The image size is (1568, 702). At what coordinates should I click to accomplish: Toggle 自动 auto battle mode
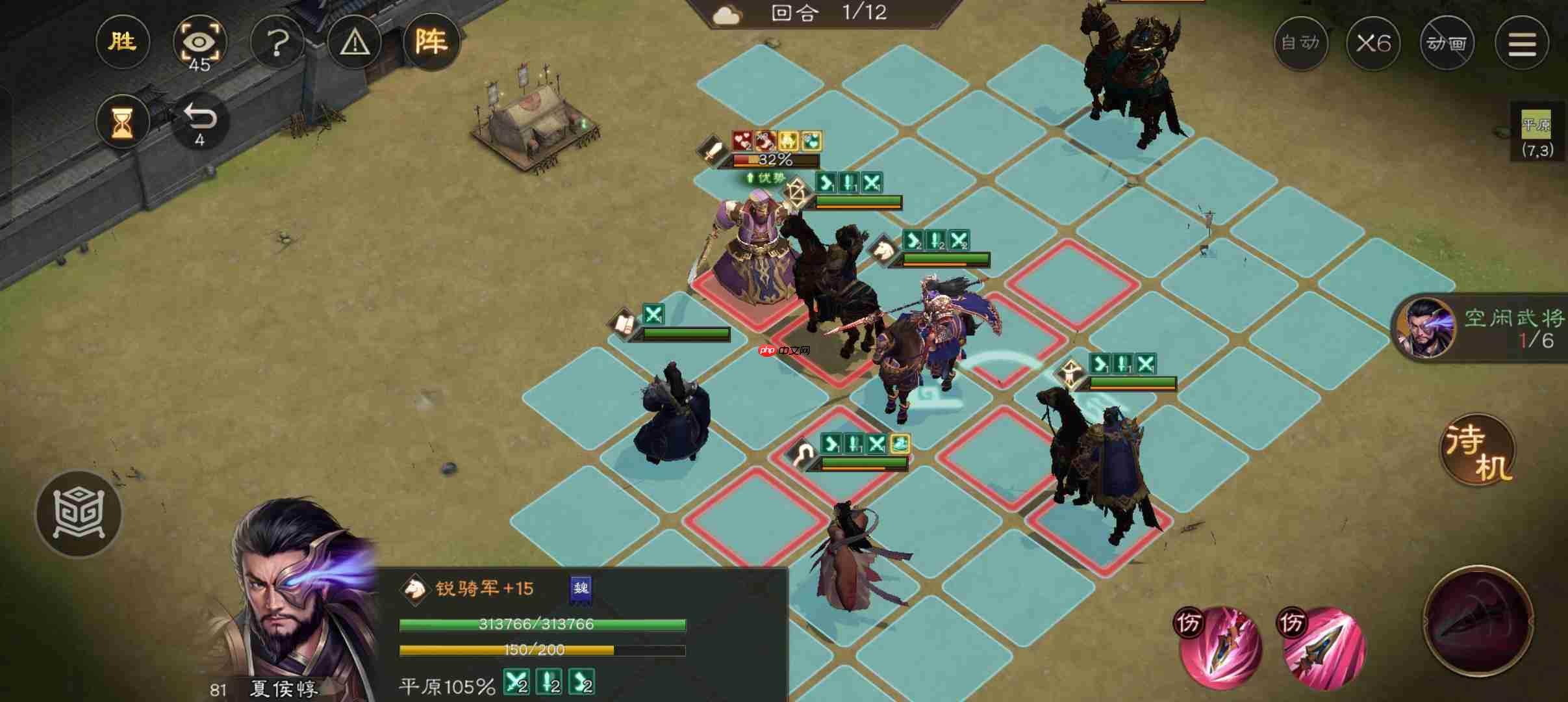click(x=1302, y=42)
